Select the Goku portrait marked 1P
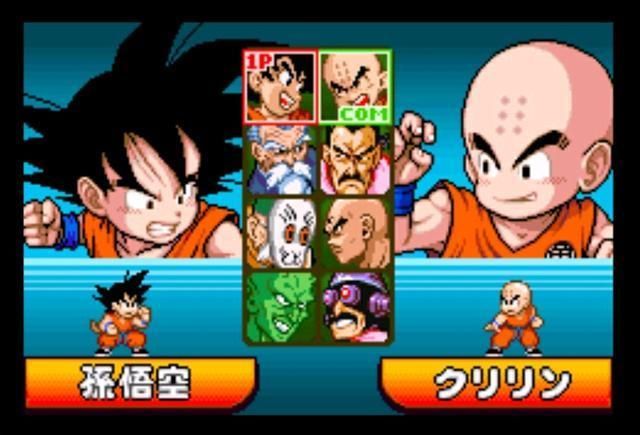The image size is (640, 435). pos(281,87)
